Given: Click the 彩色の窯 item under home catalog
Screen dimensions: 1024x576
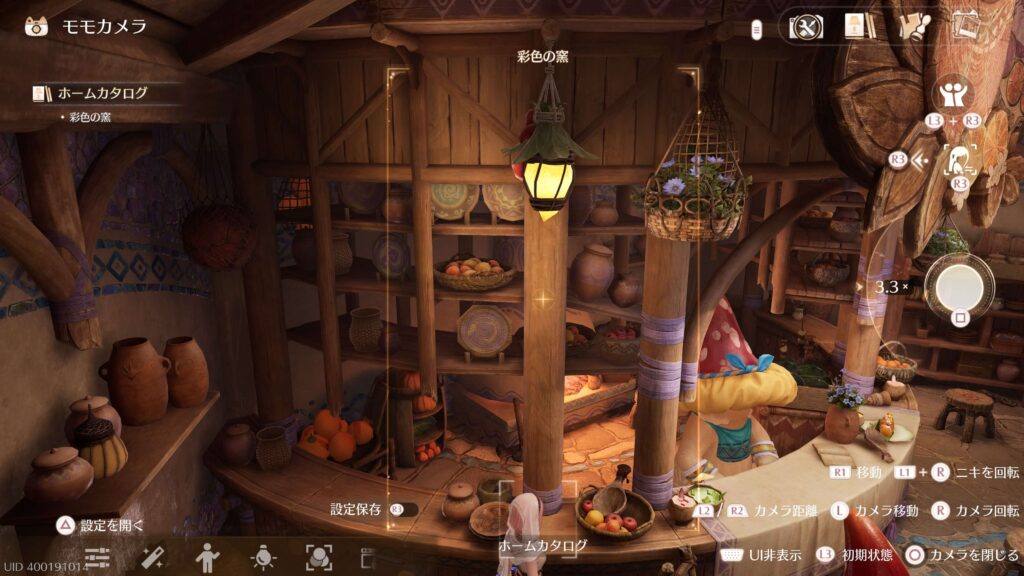Looking at the screenshot, I should click(x=90, y=117).
